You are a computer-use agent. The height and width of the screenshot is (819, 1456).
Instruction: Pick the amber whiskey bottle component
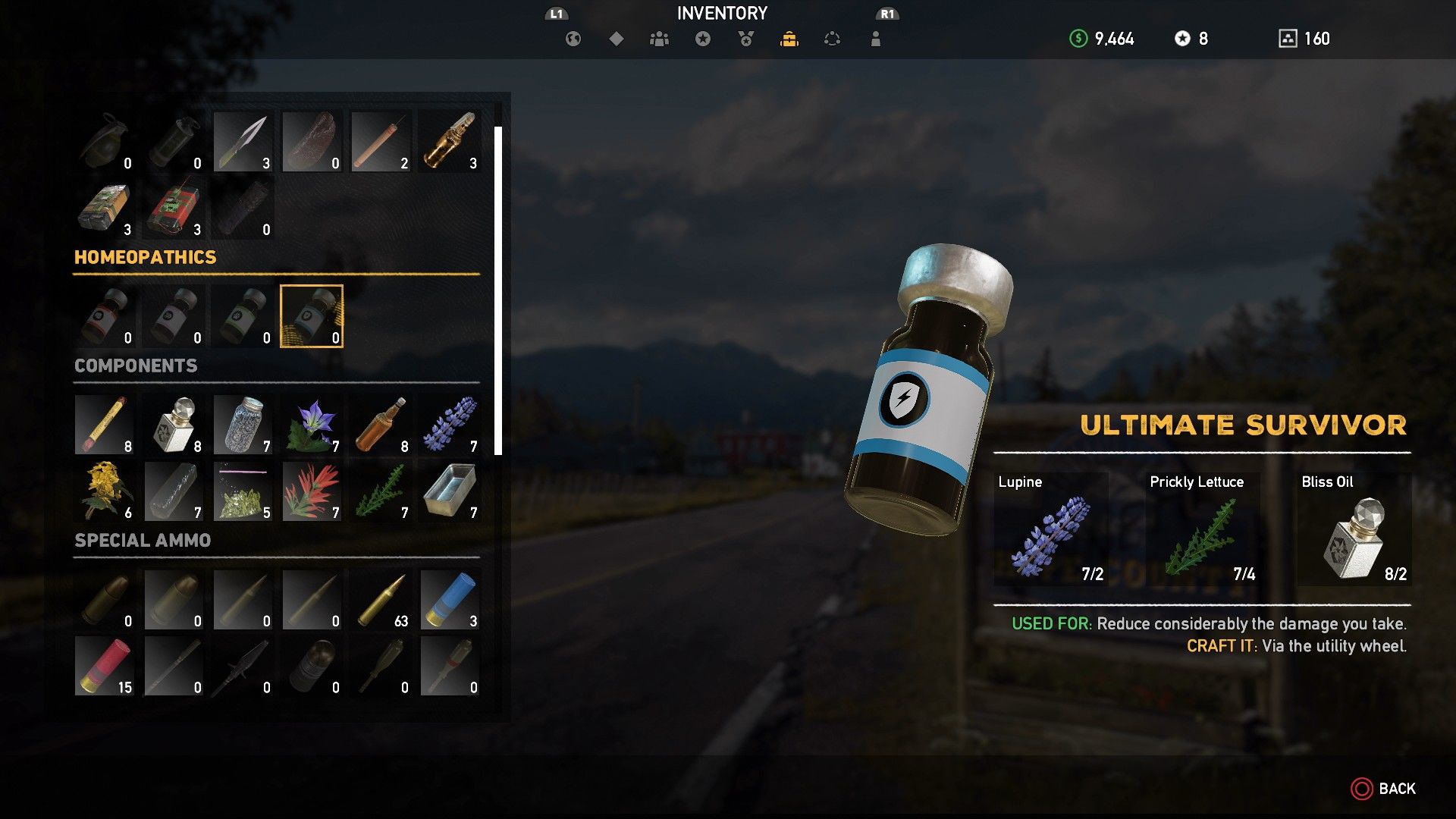point(381,425)
